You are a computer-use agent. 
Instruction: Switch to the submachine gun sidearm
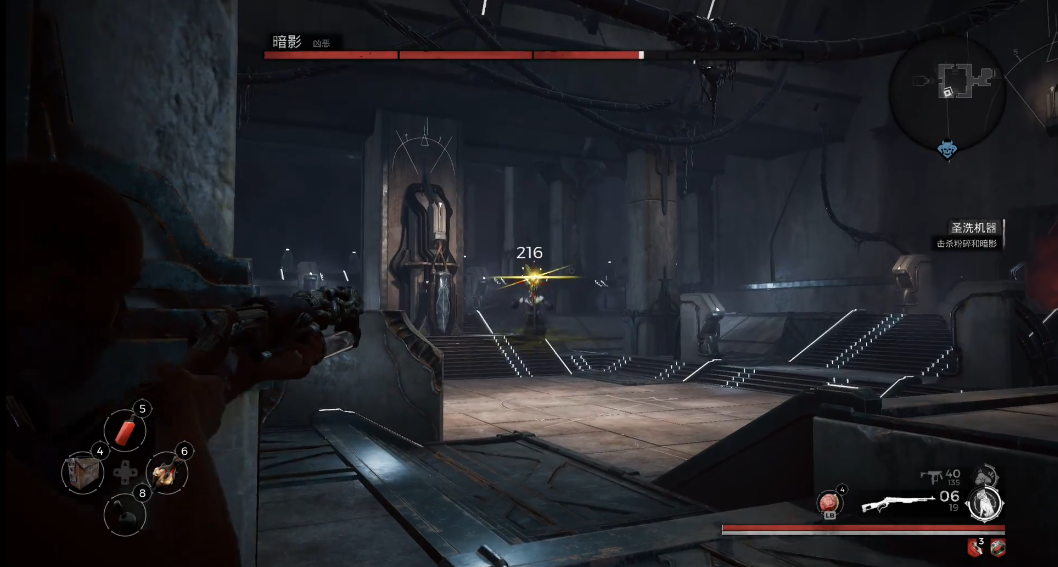click(931, 476)
